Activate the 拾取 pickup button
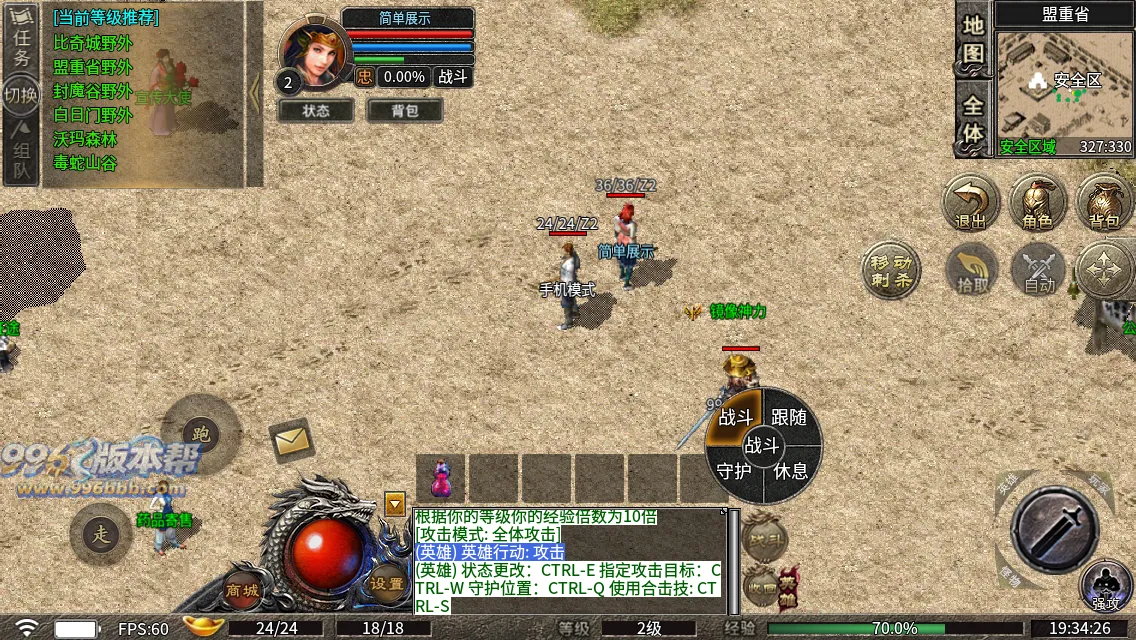This screenshot has height=640, width=1136. 971,270
